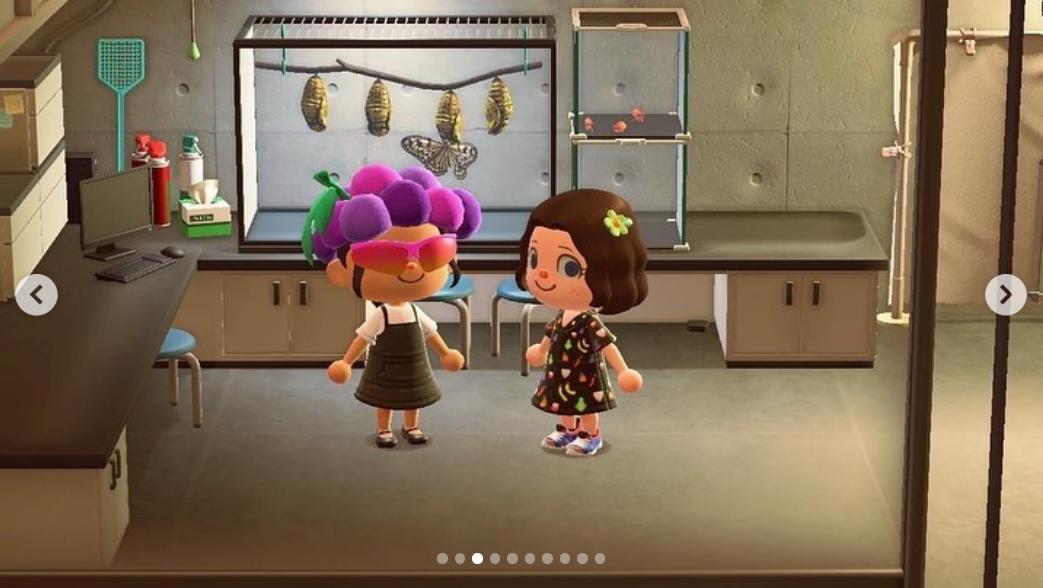Go to the next carousel image

pyautogui.click(x=1005, y=295)
